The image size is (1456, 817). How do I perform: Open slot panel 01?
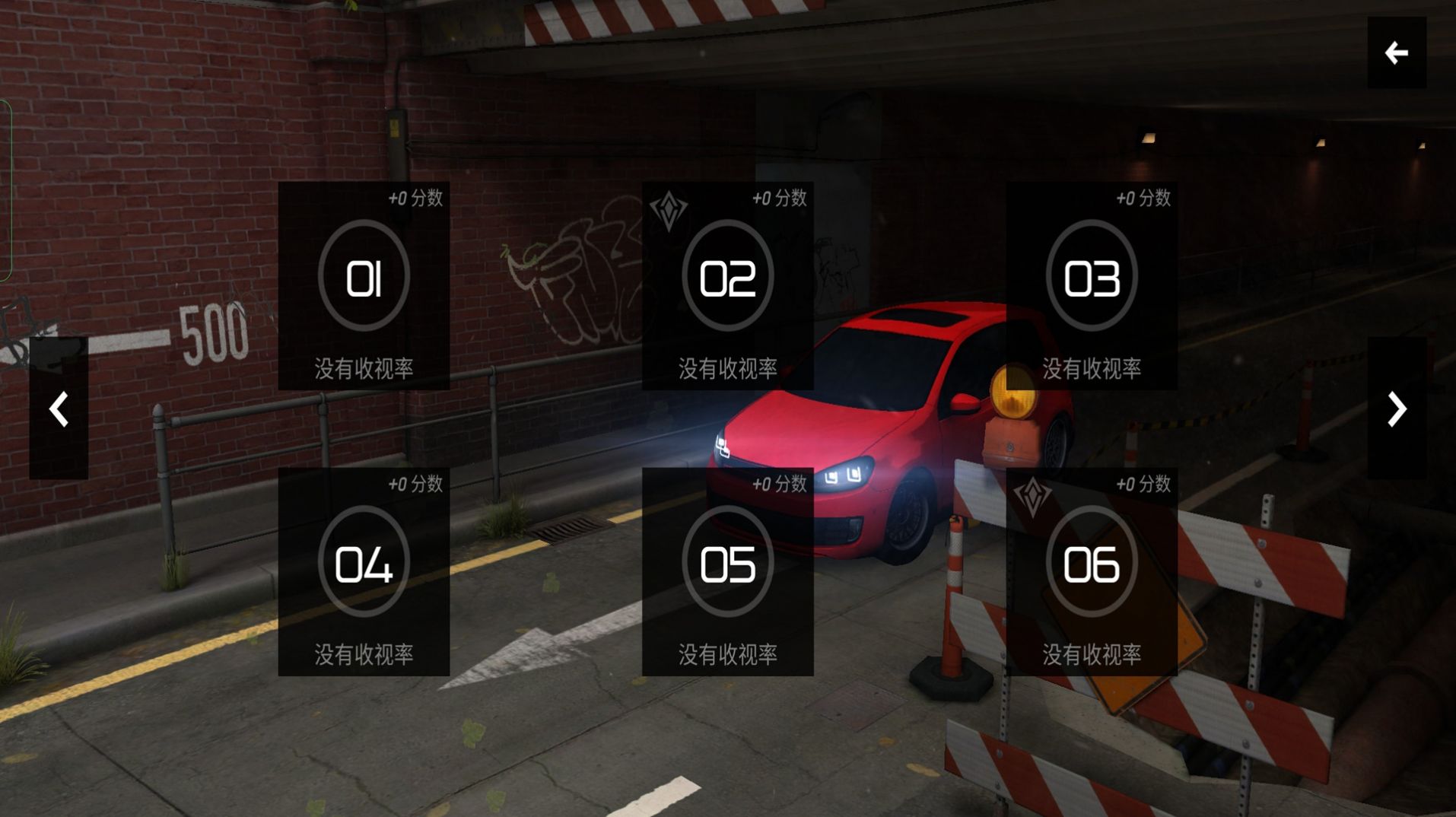(364, 285)
